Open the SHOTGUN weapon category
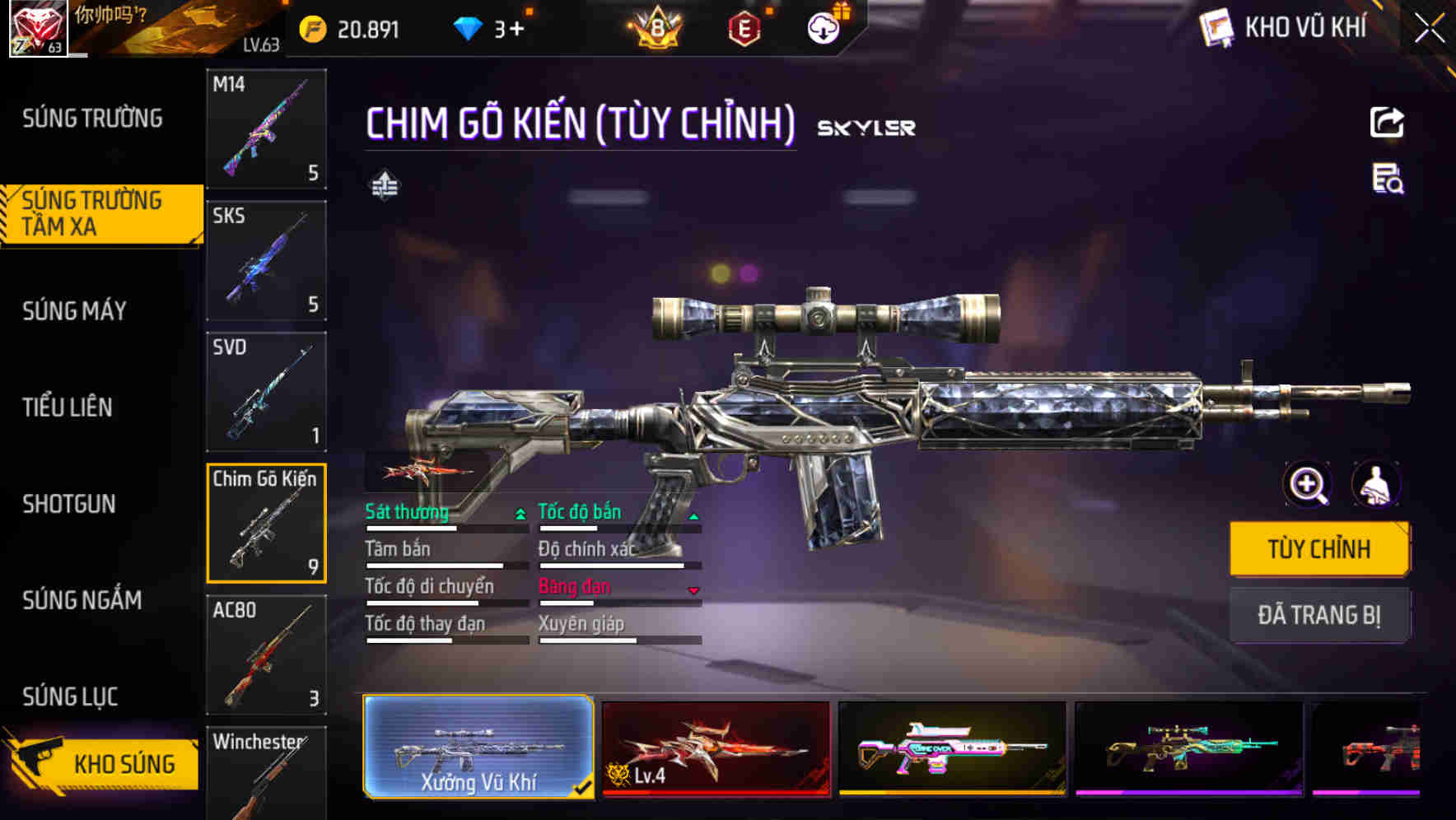Viewport: 1456px width, 820px height. (x=69, y=504)
